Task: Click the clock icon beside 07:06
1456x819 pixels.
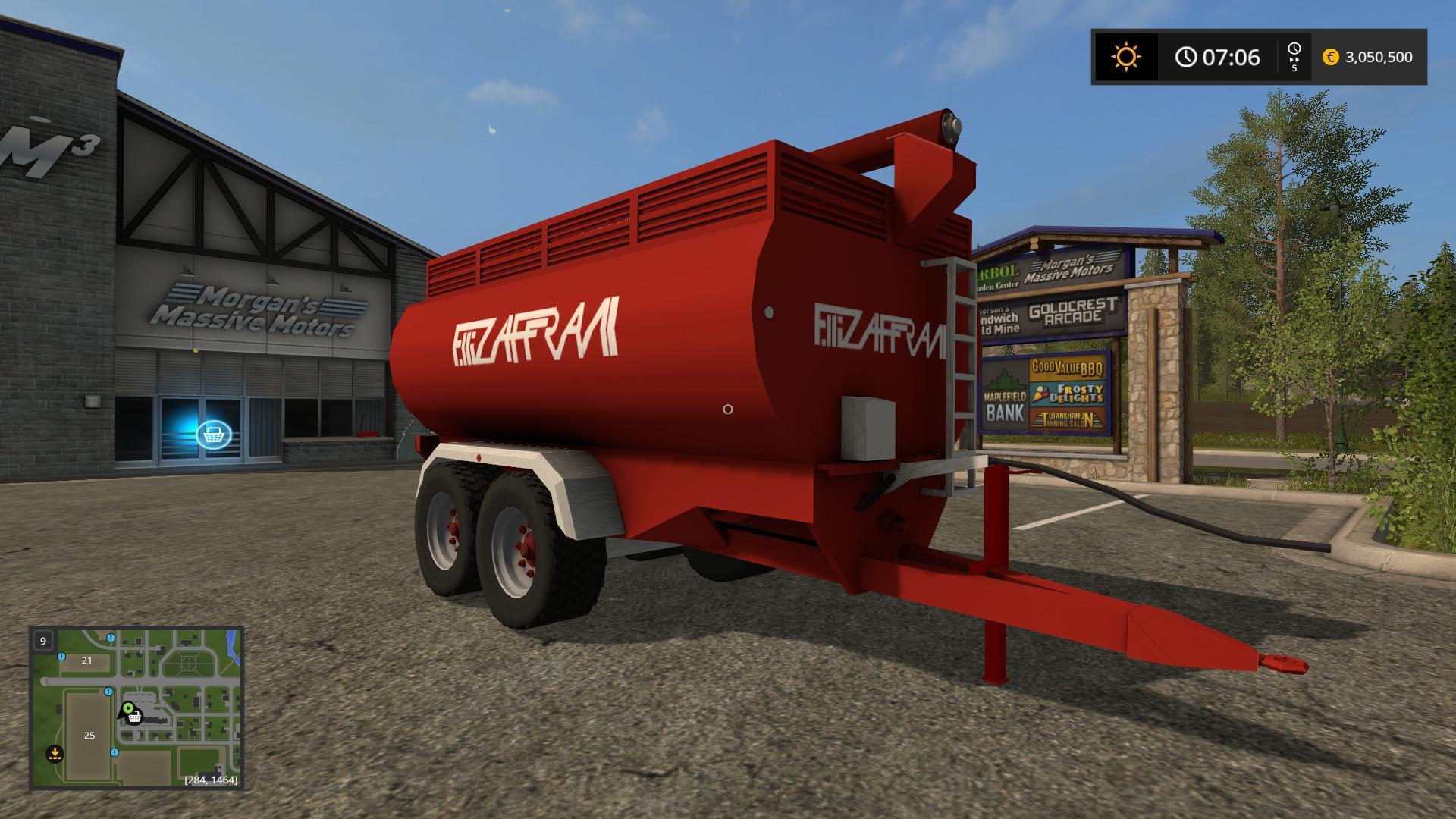Action: 1187,55
